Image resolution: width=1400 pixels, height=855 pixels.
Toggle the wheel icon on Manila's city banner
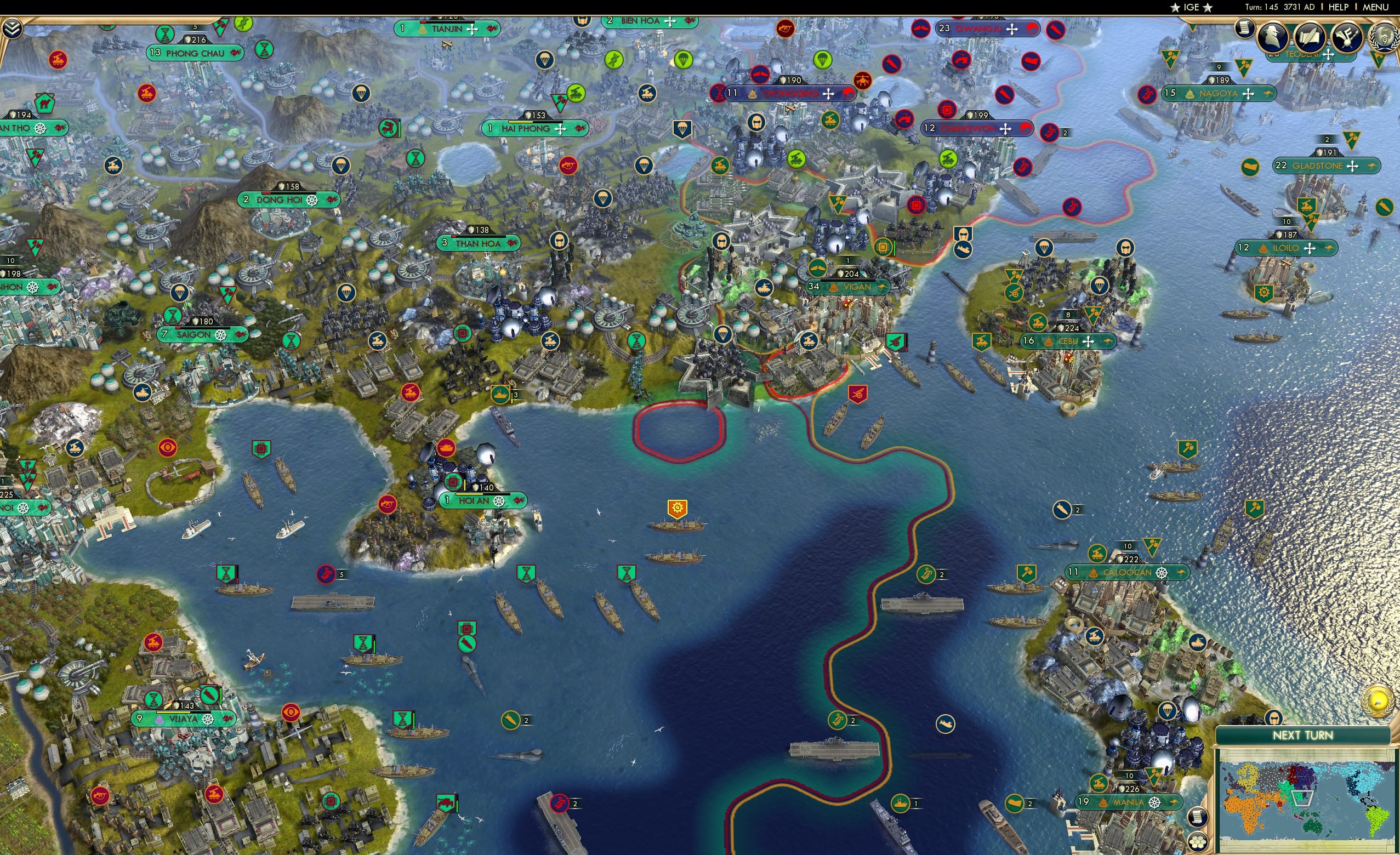pyautogui.click(x=1154, y=804)
